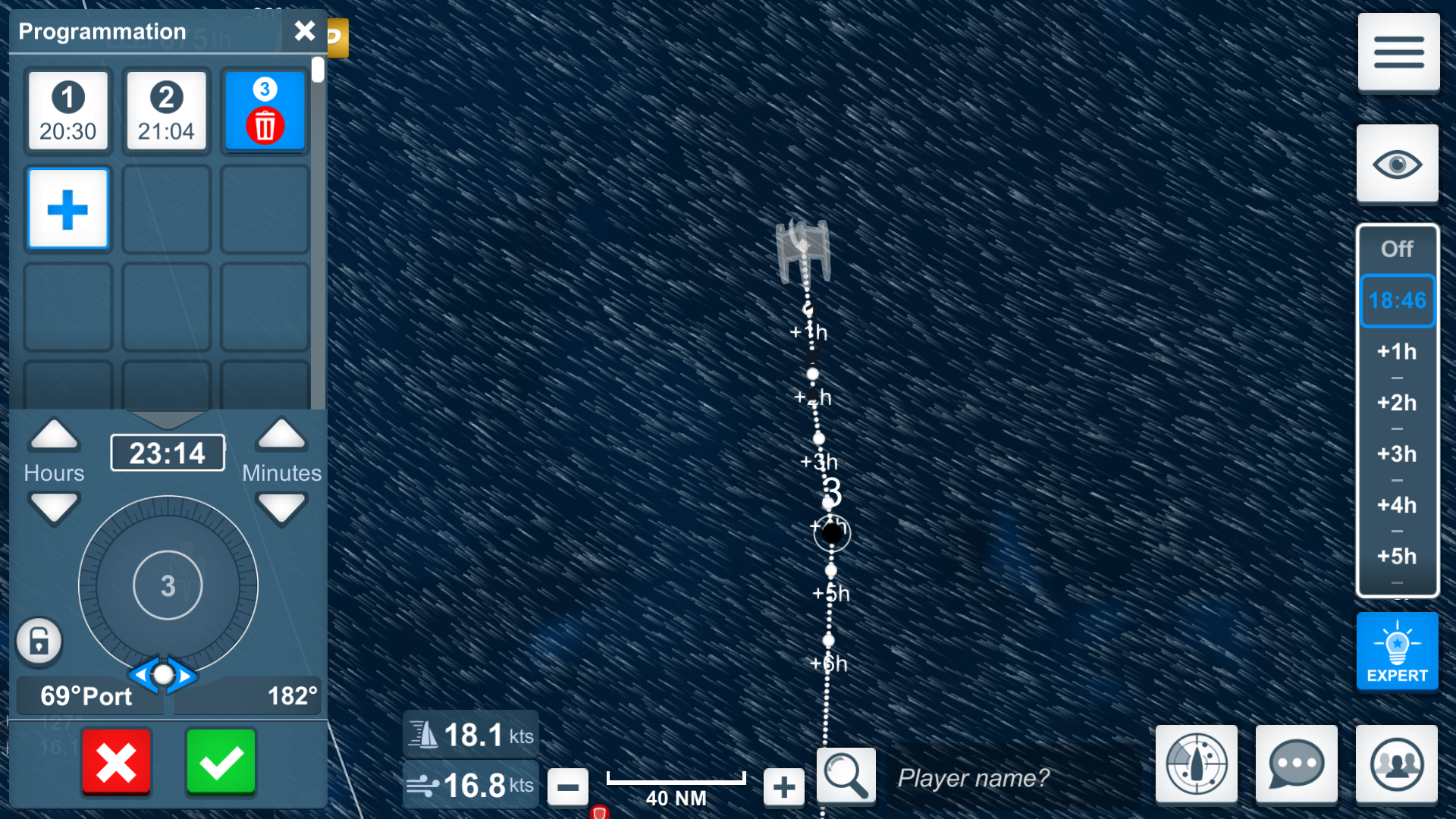
Task: Click the eye view icon
Action: tap(1398, 164)
